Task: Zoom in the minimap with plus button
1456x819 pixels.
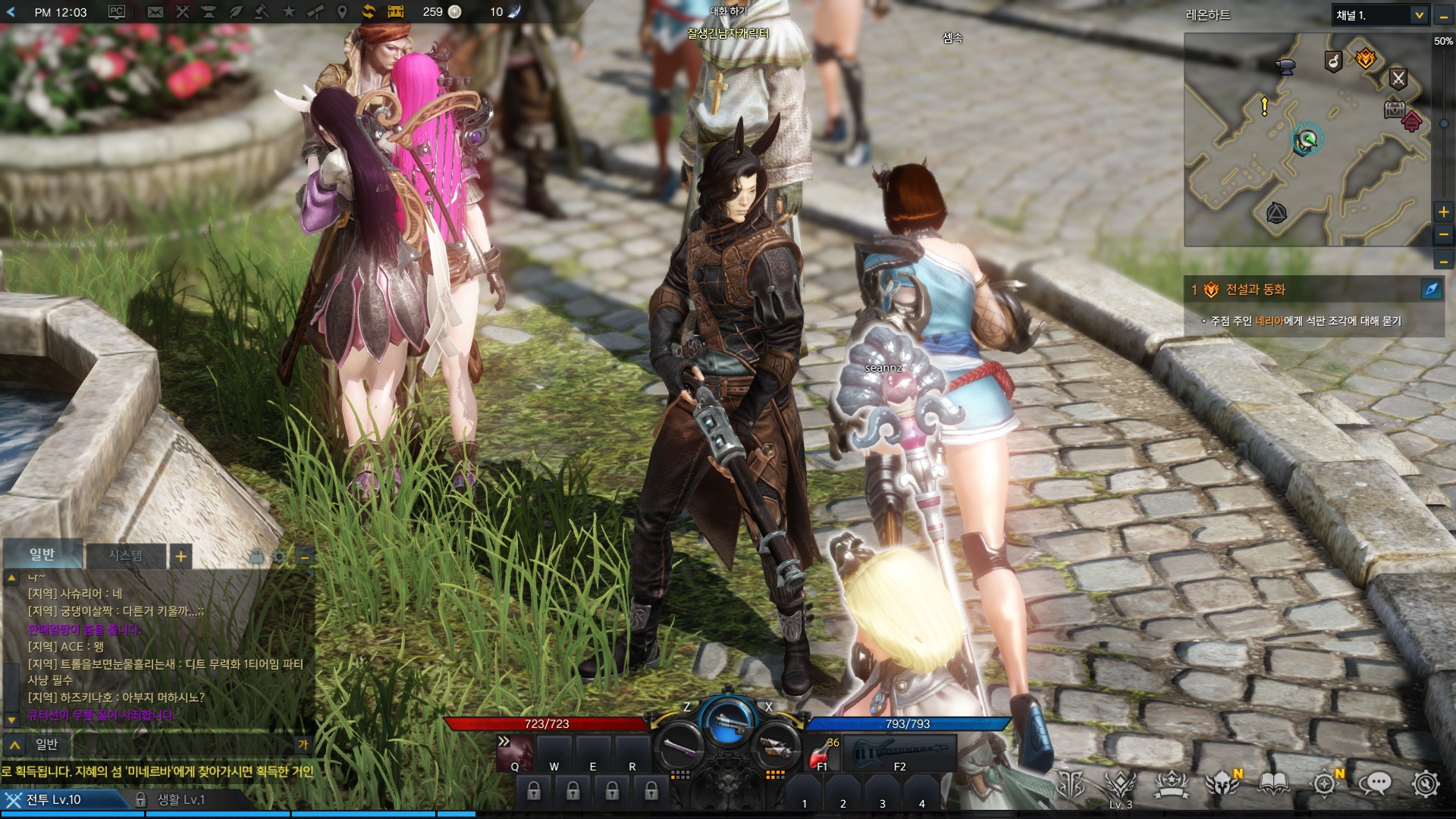Action: pos(1443,212)
